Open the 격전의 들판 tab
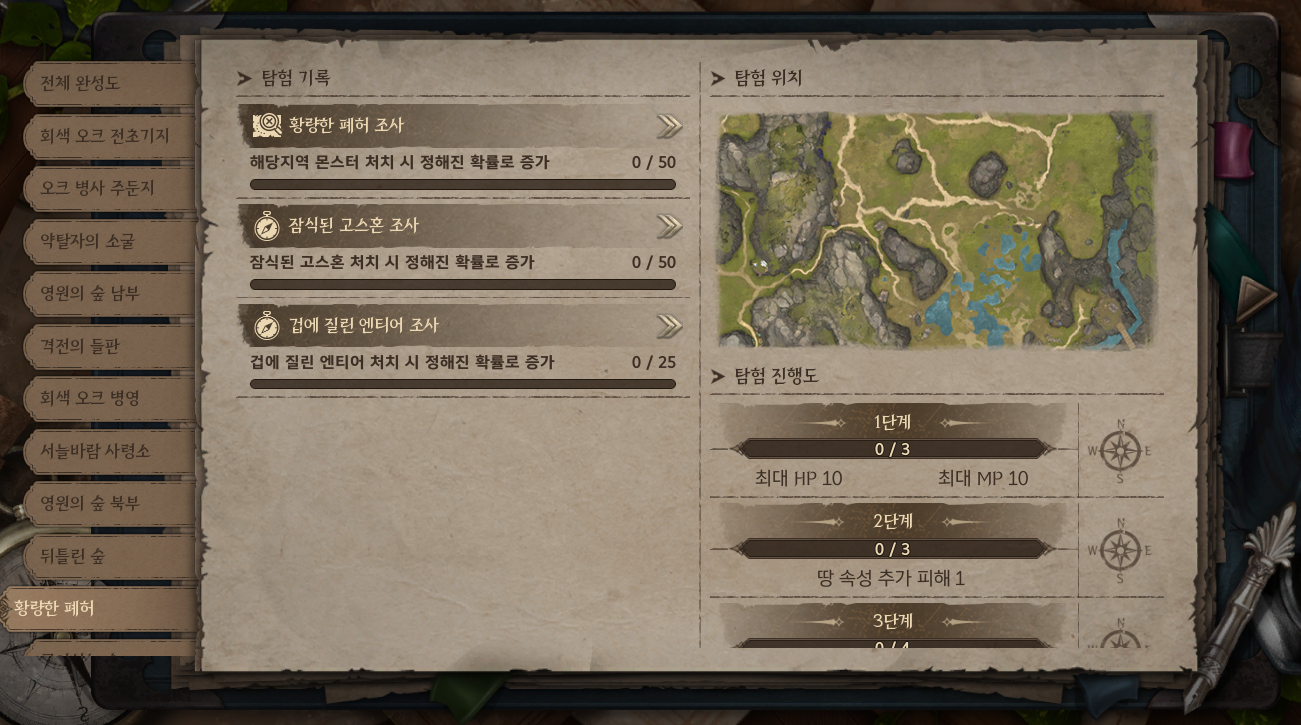Image resolution: width=1301 pixels, height=725 pixels. tap(88, 346)
